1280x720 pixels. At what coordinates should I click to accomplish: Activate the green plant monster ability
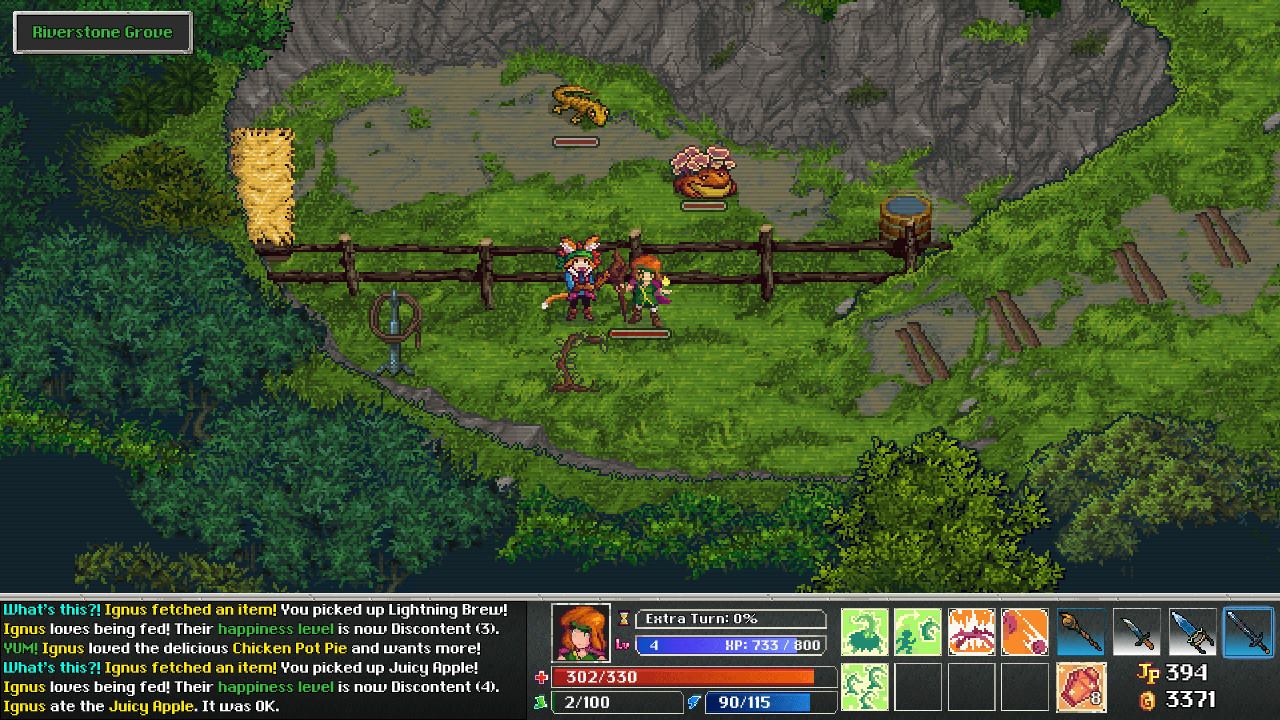click(x=865, y=632)
